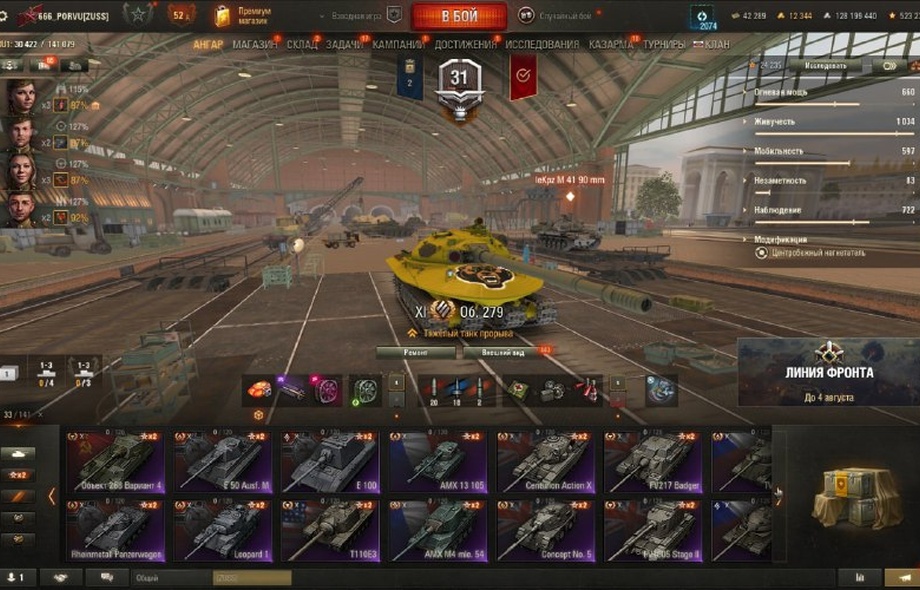Open the СКЛАД tab
The height and width of the screenshot is (590, 920).
tap(301, 45)
